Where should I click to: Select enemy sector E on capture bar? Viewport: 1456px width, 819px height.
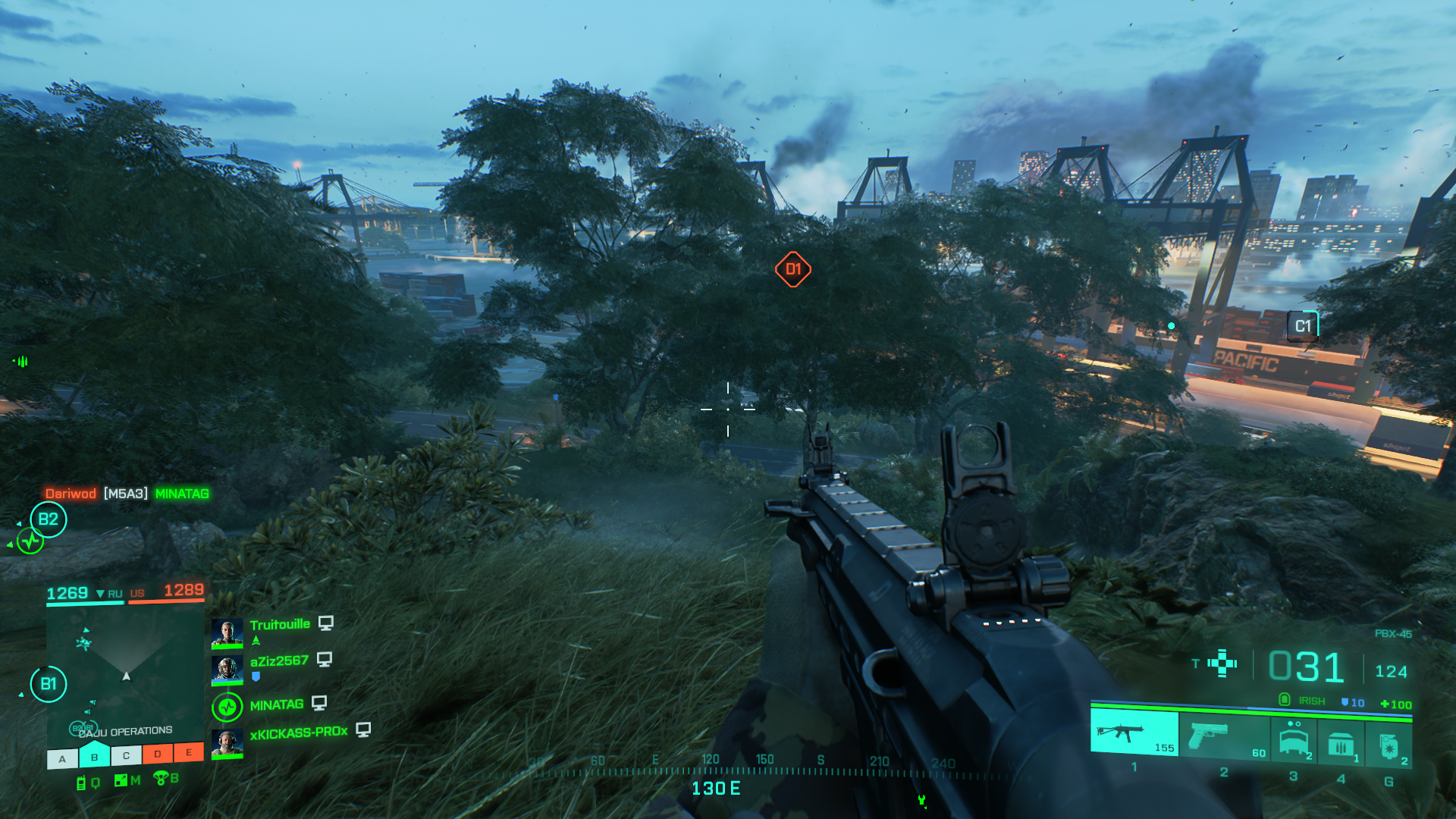point(189,752)
